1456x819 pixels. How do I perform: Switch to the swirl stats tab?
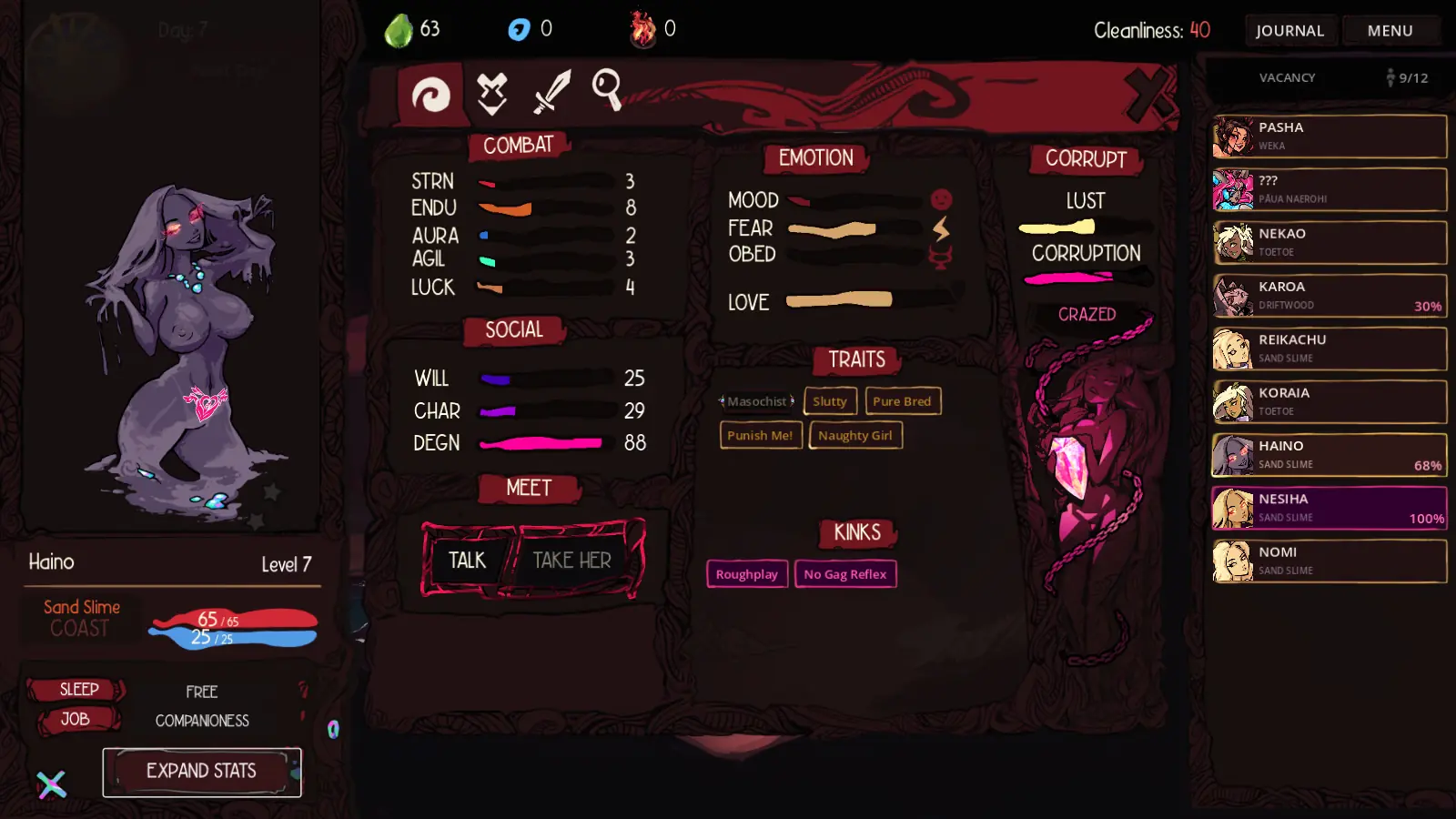pyautogui.click(x=430, y=94)
